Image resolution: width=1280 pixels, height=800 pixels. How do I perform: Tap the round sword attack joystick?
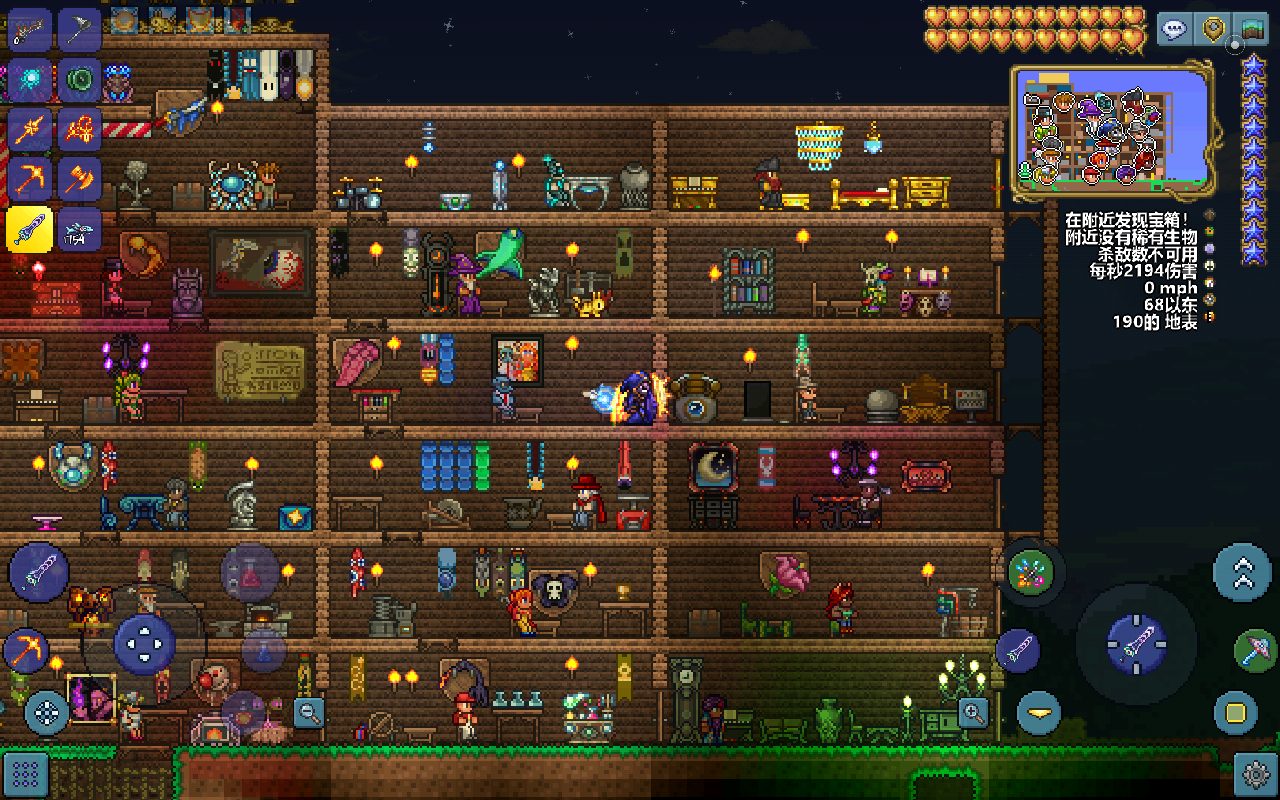tap(1136, 644)
